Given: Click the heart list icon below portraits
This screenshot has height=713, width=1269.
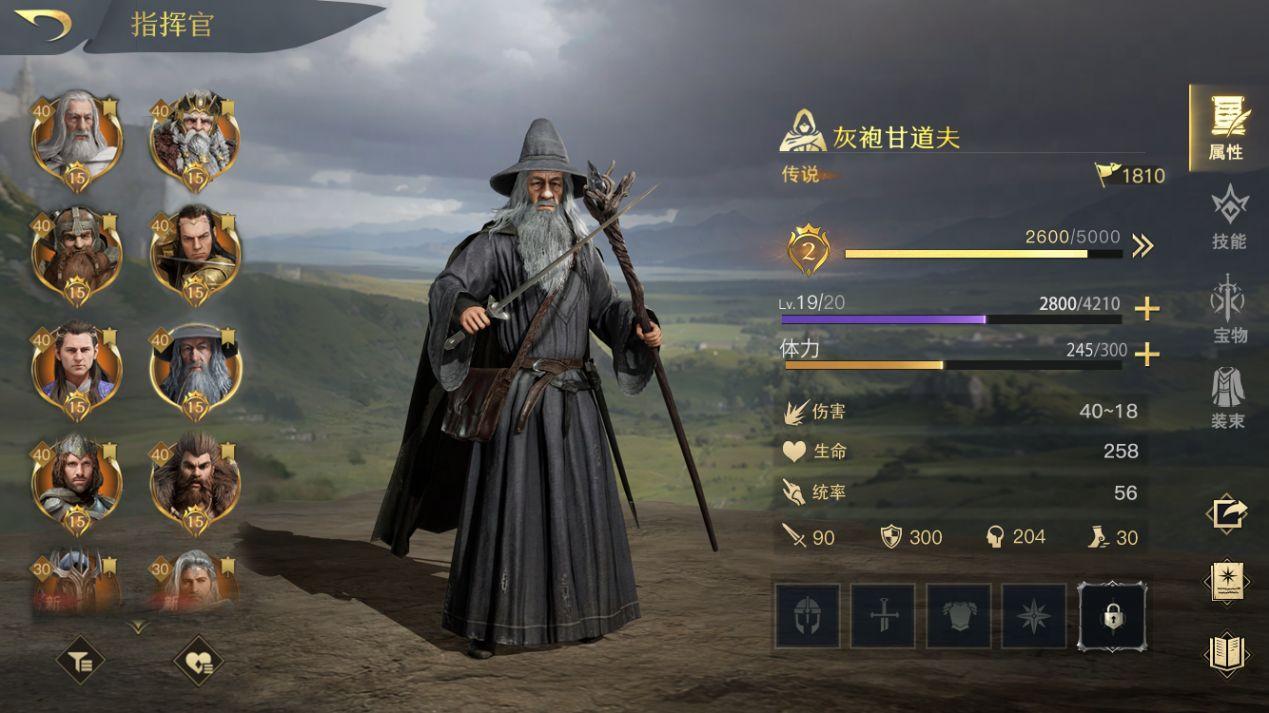Looking at the screenshot, I should click(197, 659).
